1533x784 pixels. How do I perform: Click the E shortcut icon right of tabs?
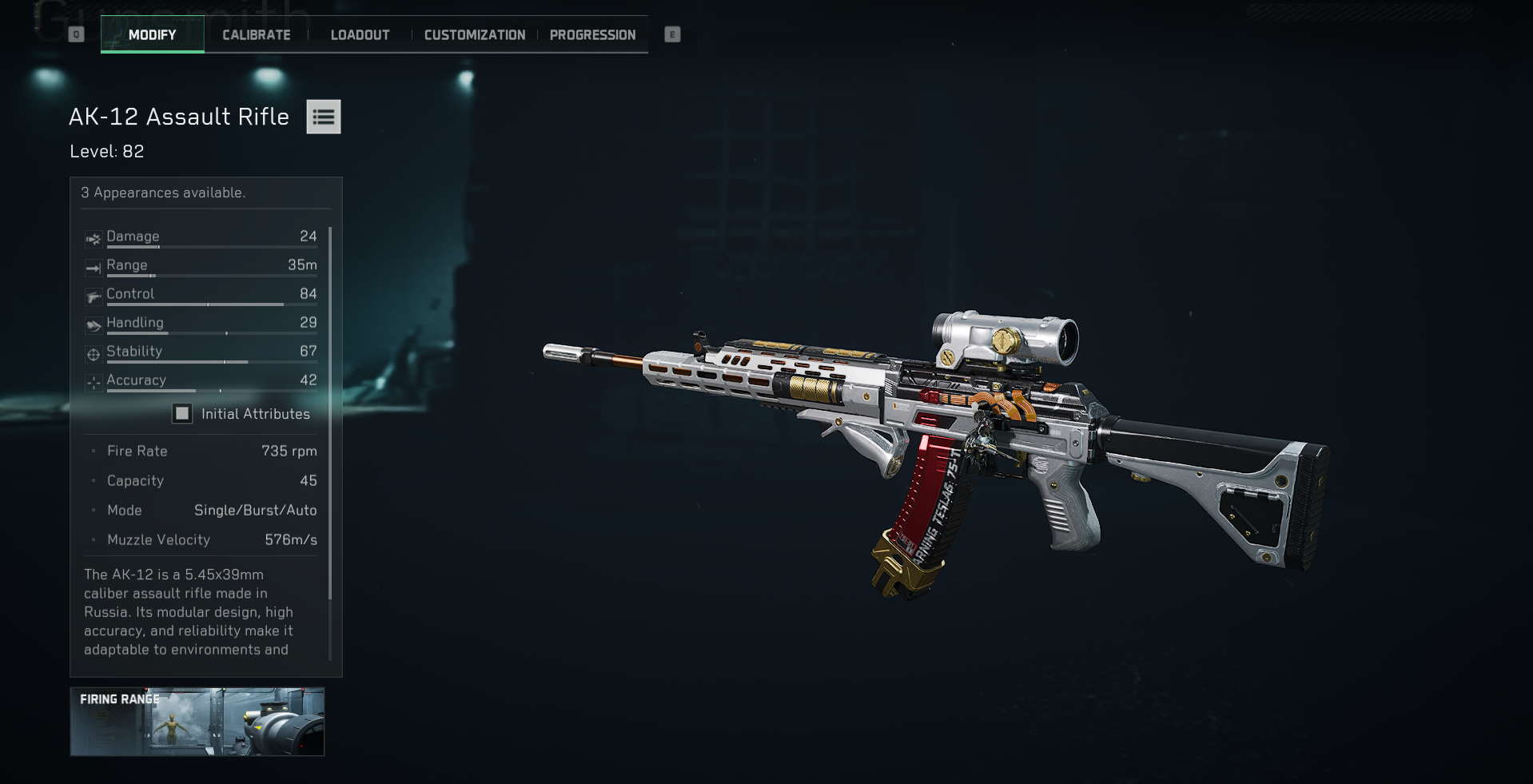[x=671, y=34]
